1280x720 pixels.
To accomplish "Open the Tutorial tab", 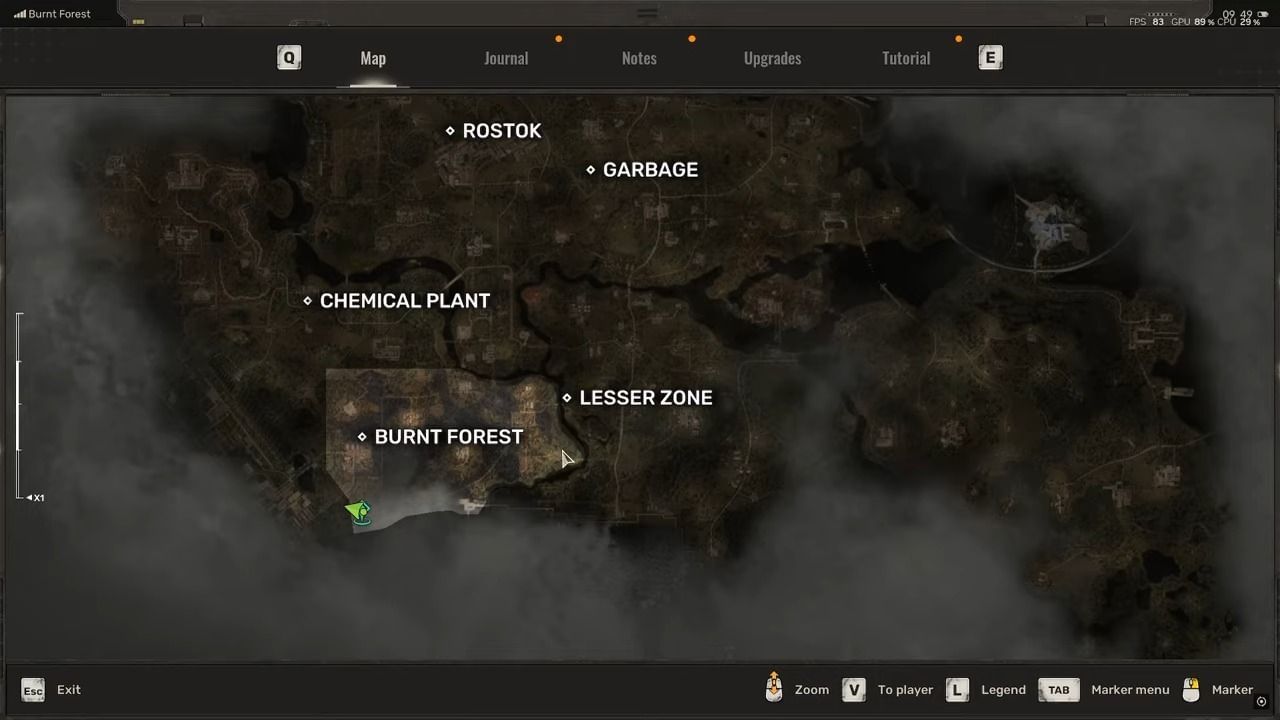I will tap(905, 58).
